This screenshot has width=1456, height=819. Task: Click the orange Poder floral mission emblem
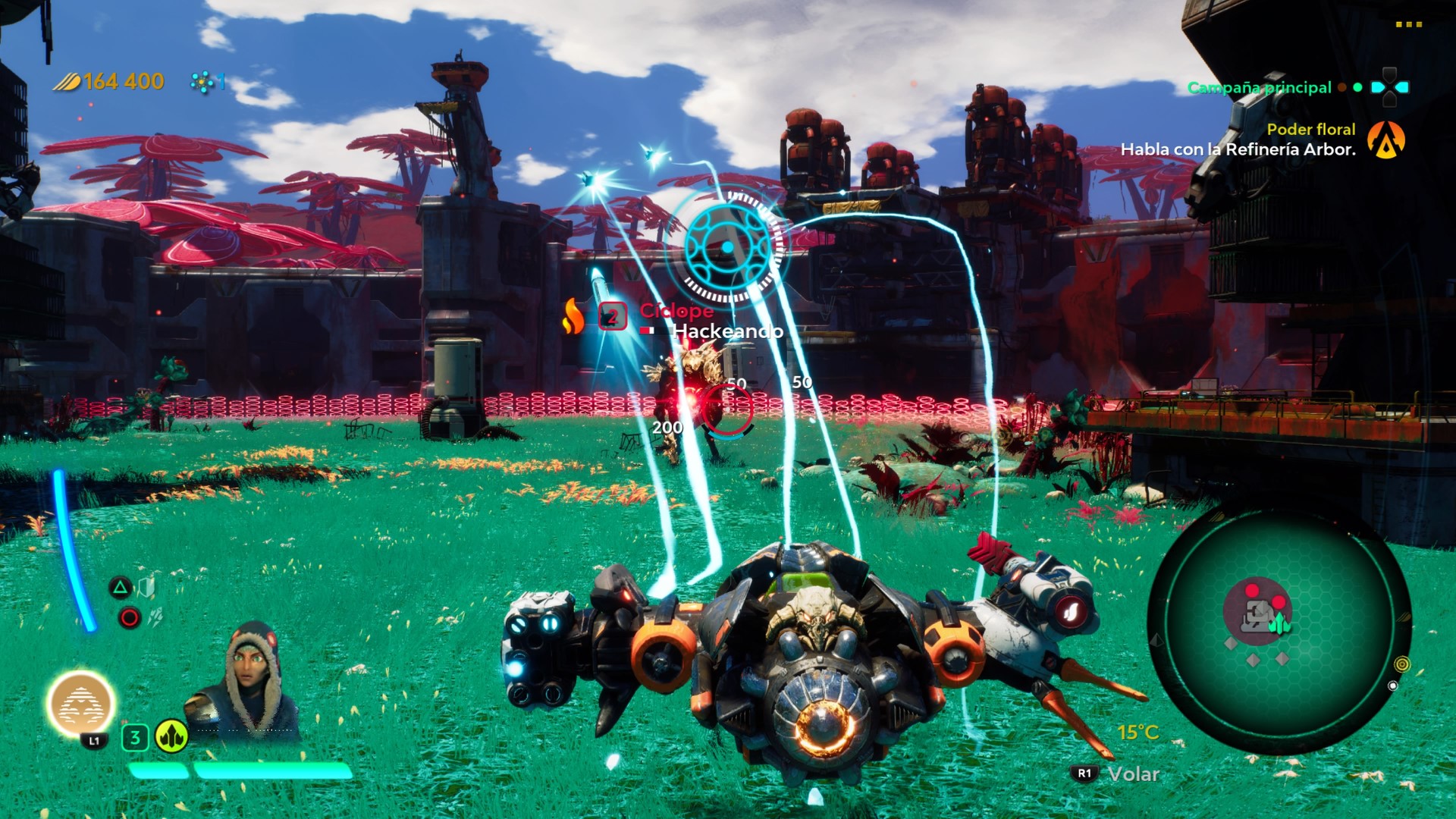tap(1386, 140)
